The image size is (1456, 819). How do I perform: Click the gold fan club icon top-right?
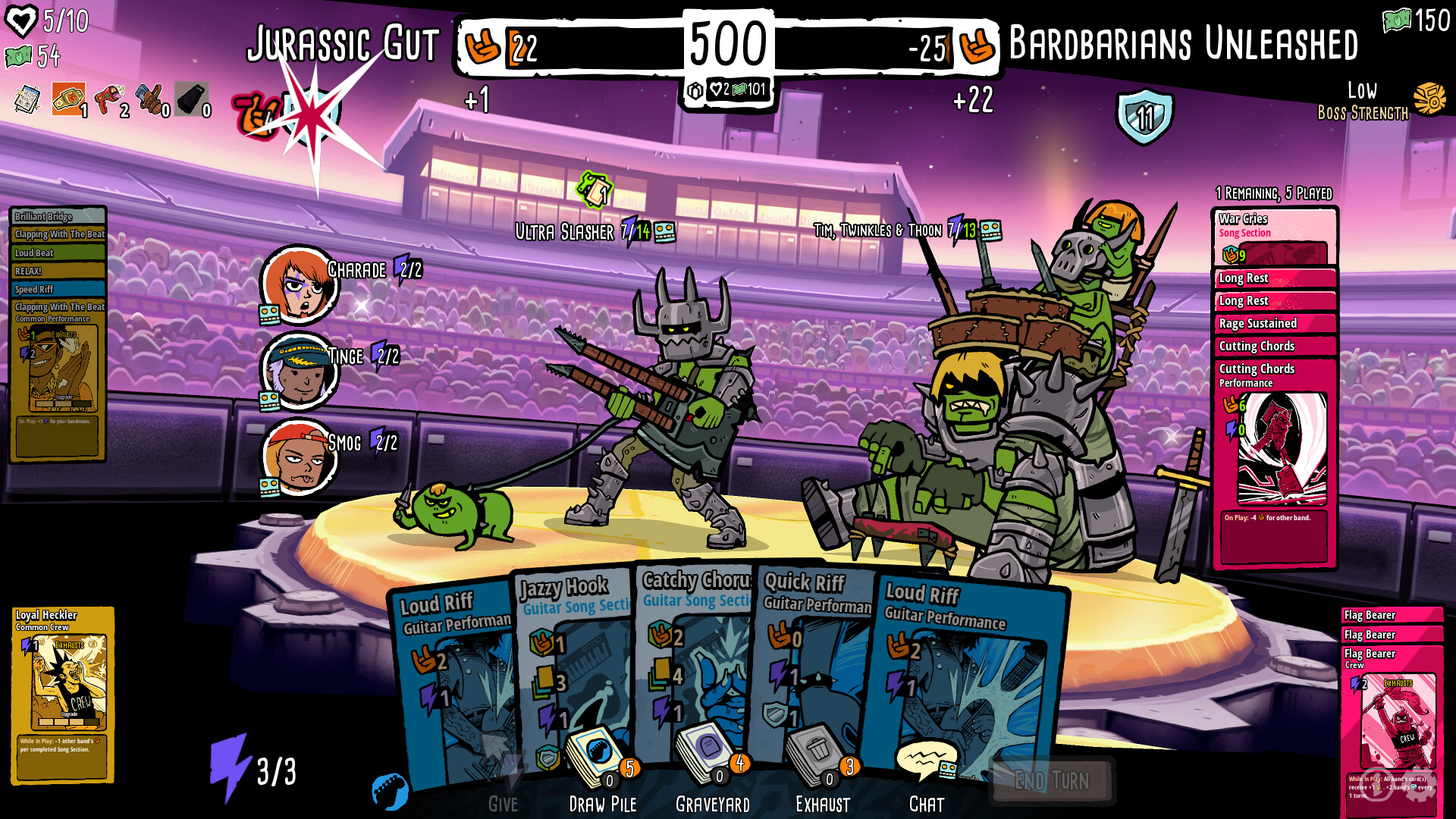point(1429,99)
